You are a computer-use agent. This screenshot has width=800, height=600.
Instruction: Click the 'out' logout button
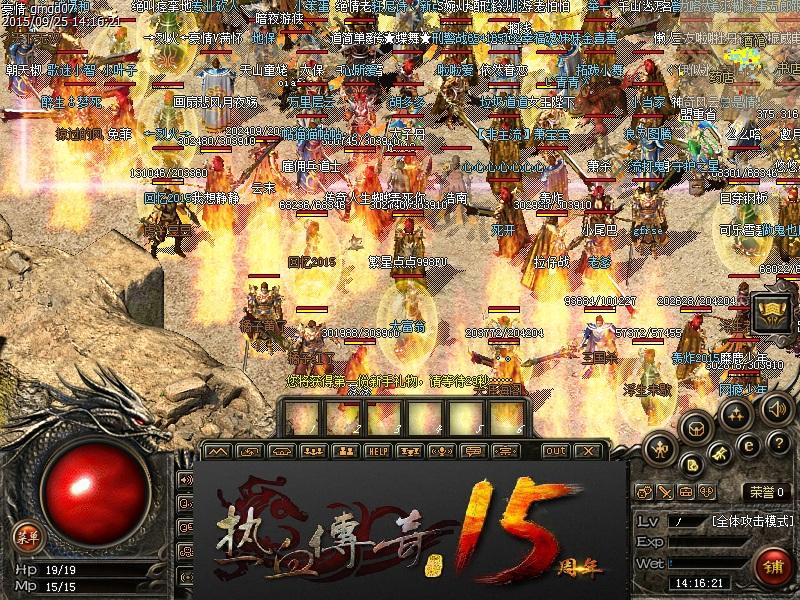[555, 451]
